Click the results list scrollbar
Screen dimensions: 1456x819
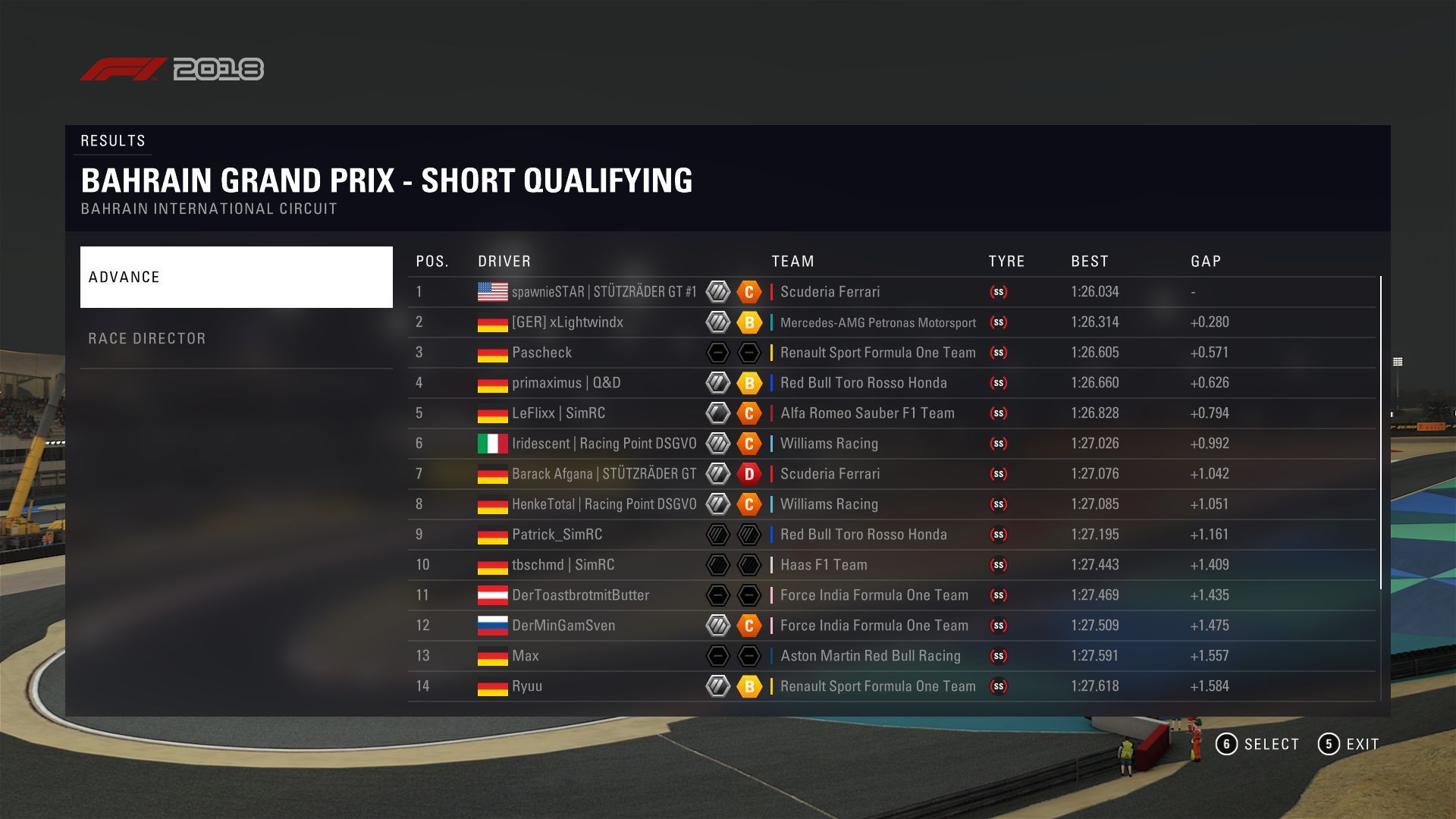pos(1380,432)
